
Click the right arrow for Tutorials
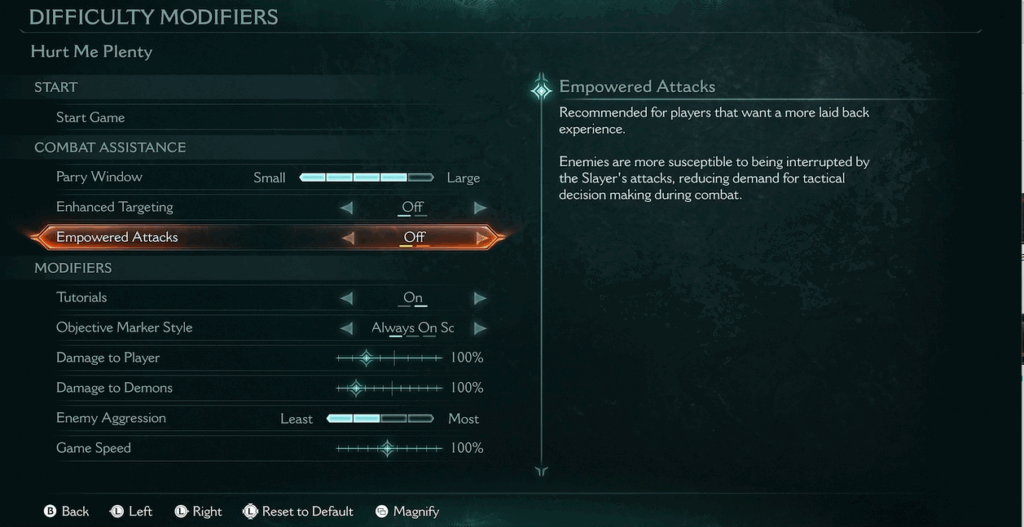click(480, 298)
